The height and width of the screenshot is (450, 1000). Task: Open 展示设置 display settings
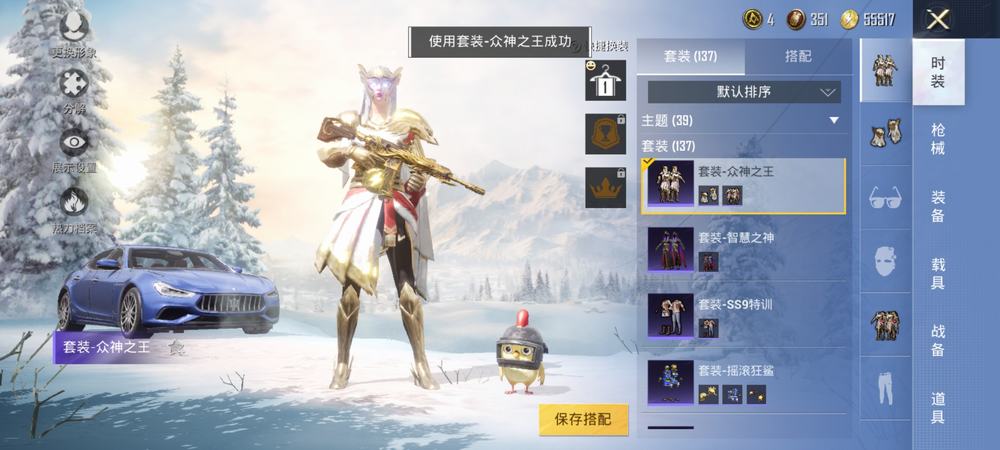tap(74, 150)
